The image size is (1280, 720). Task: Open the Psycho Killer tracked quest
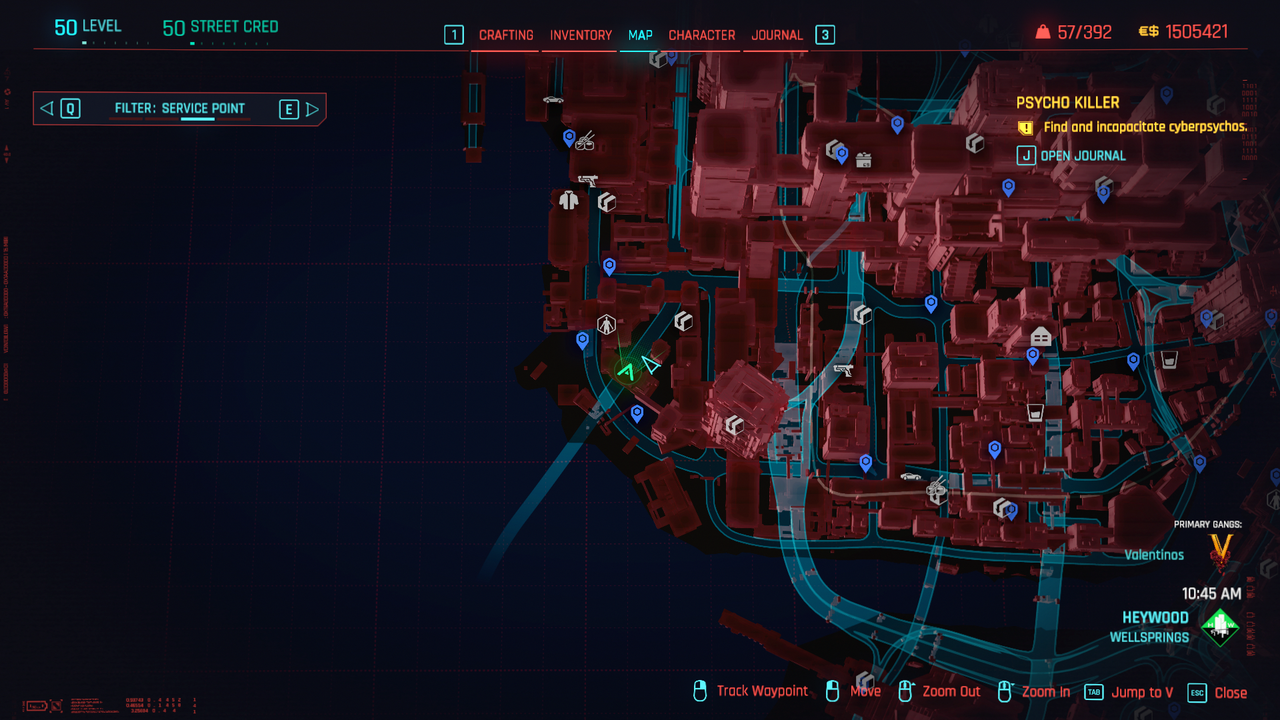[x=1068, y=103]
